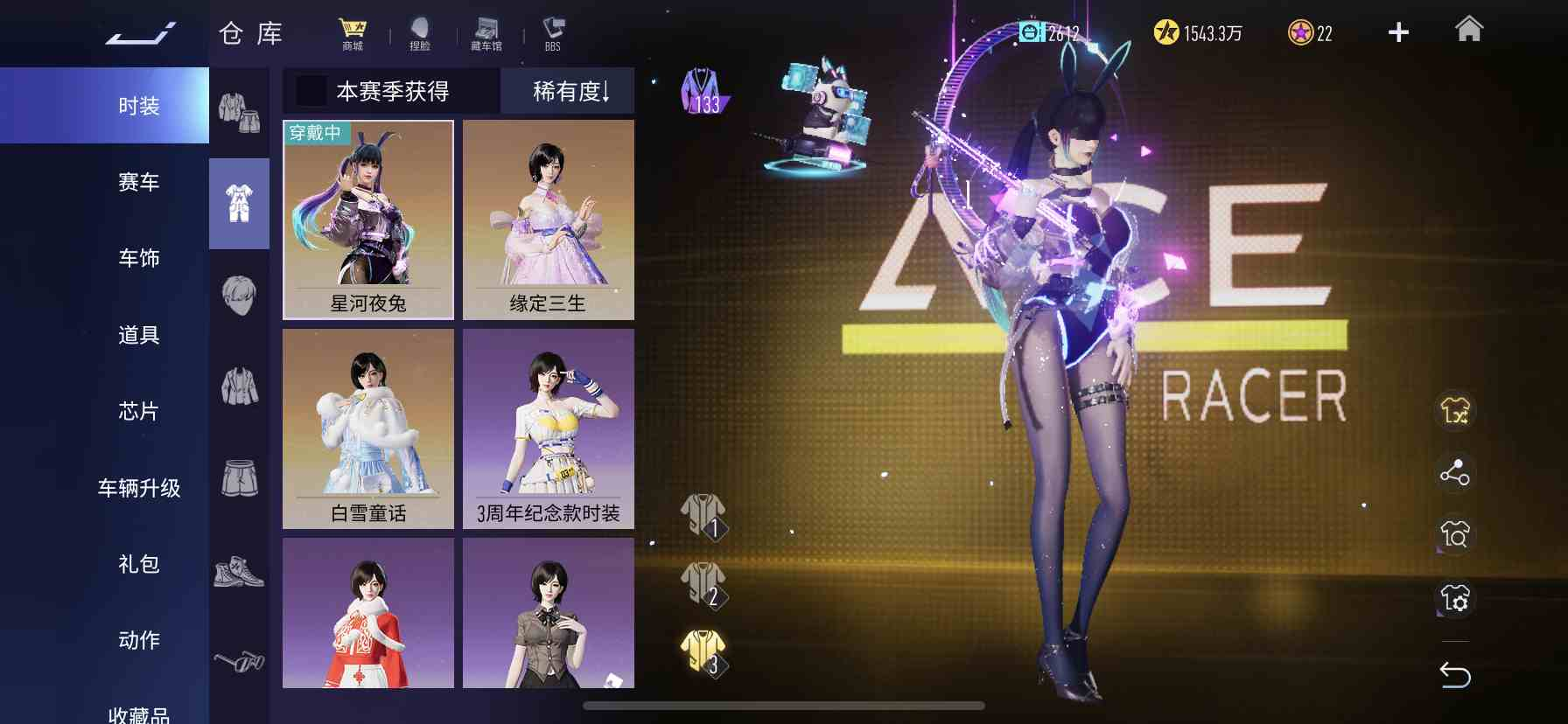This screenshot has width=1568, height=724.
Task: Choose the 缘定三生 outfit
Action: (549, 219)
